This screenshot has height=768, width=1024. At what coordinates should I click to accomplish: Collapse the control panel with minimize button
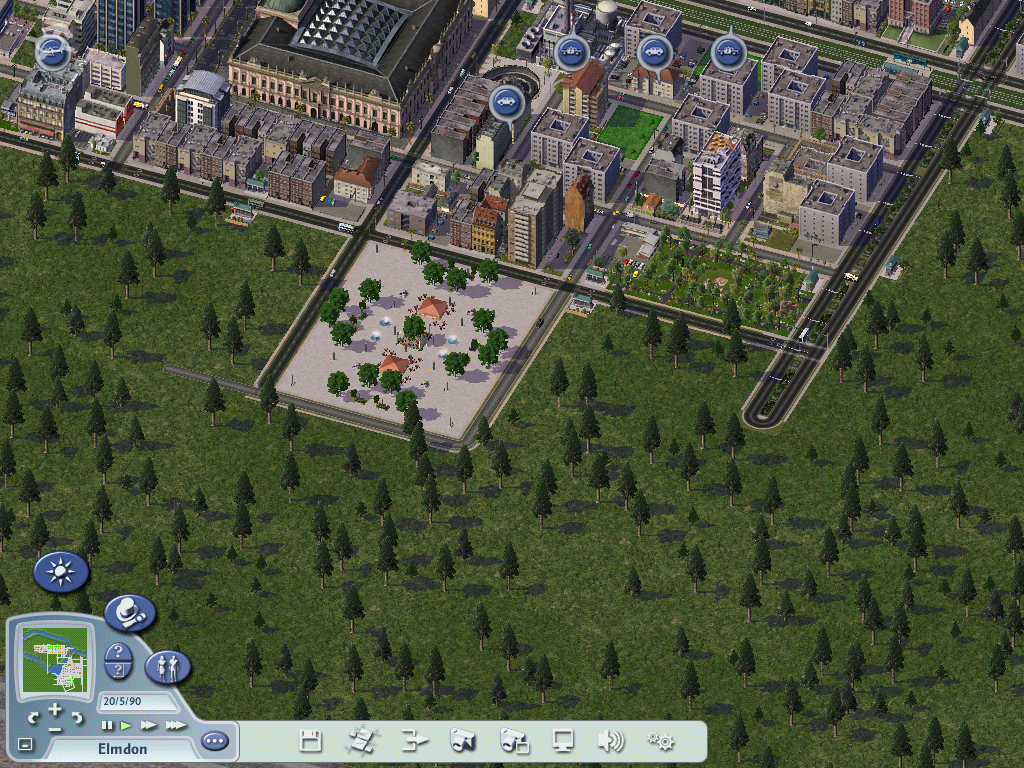click(26, 744)
